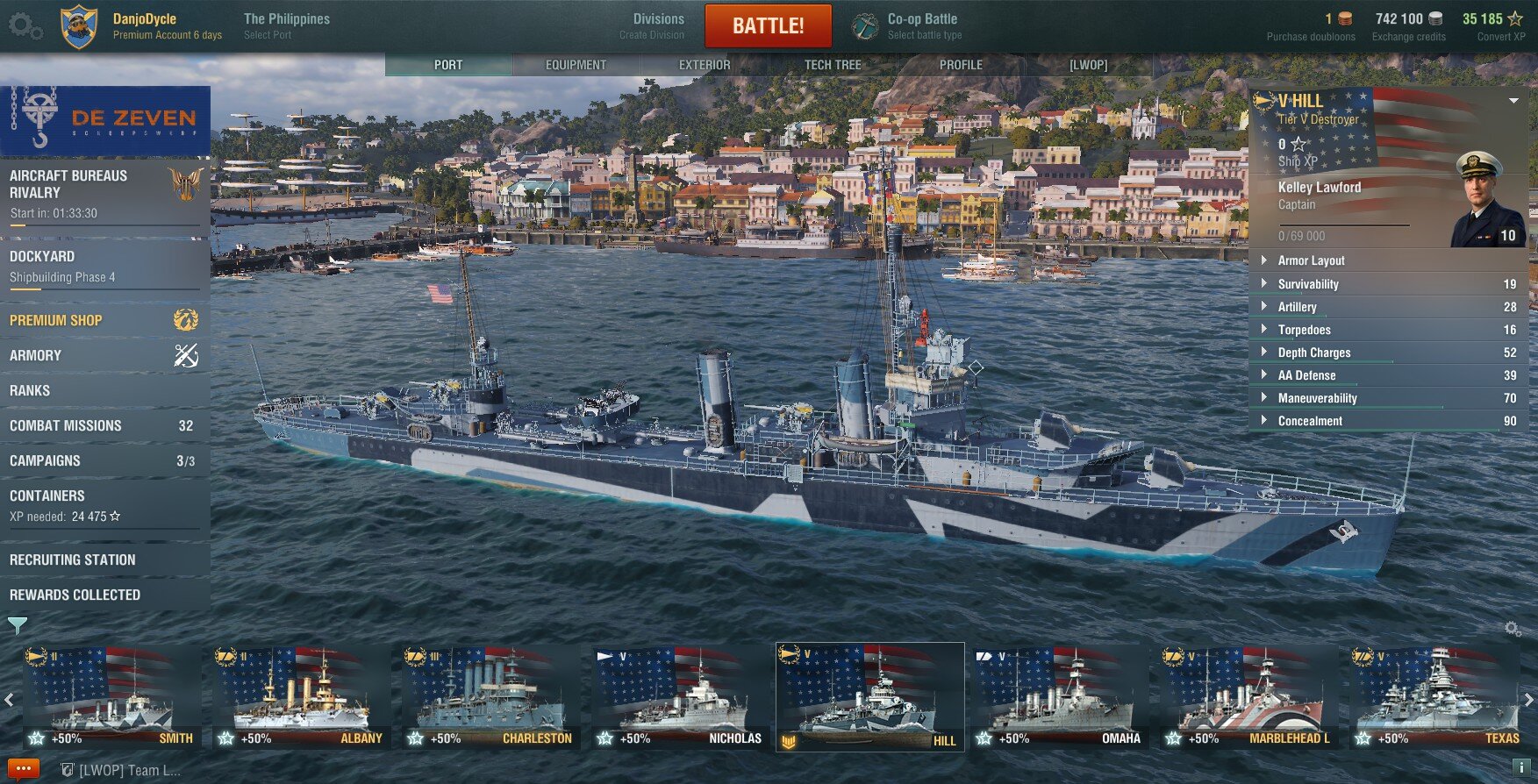Start the match with the BATTLE! button
The height and width of the screenshot is (784, 1538).
(768, 25)
